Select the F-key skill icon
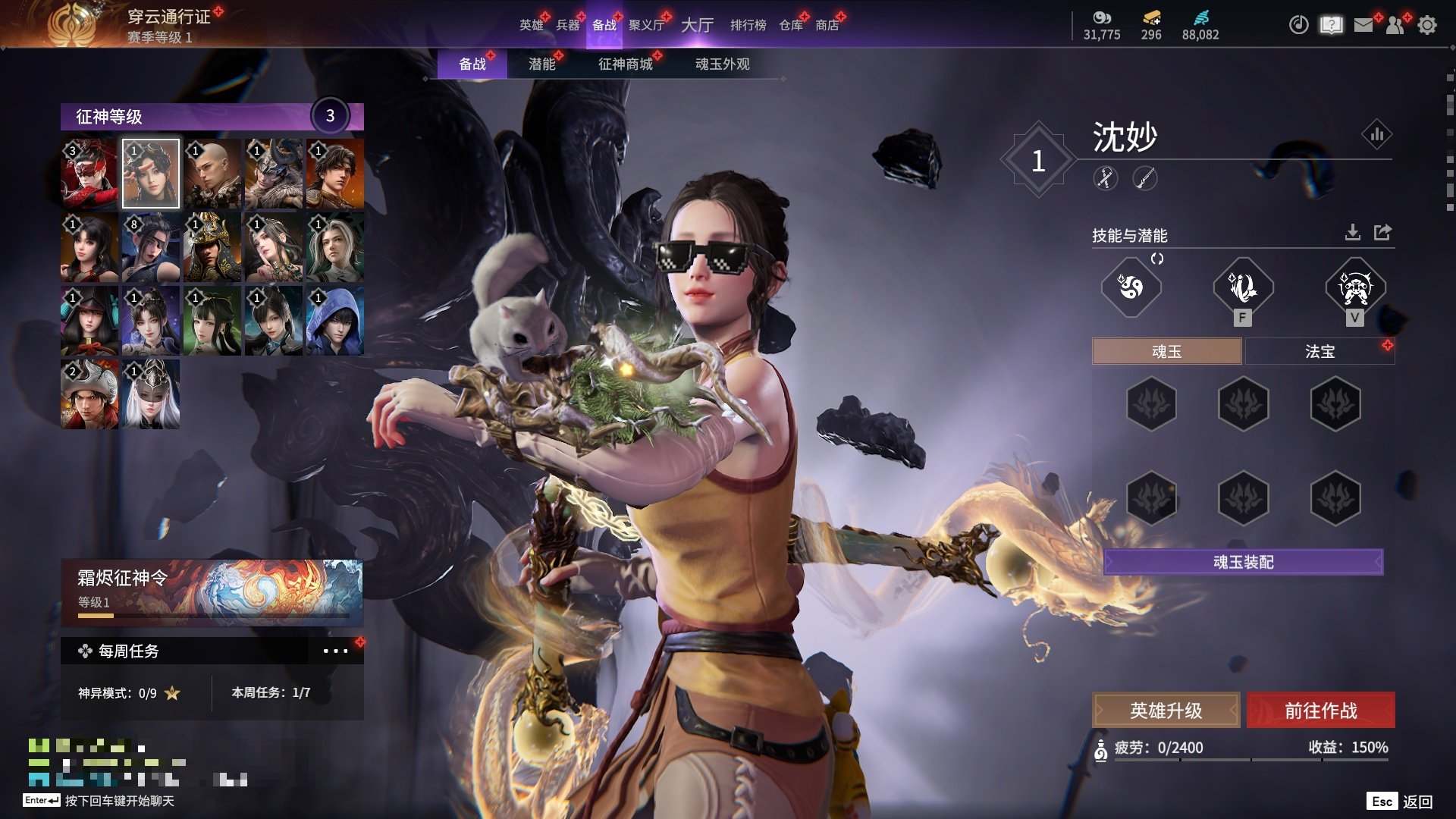 click(x=1242, y=287)
